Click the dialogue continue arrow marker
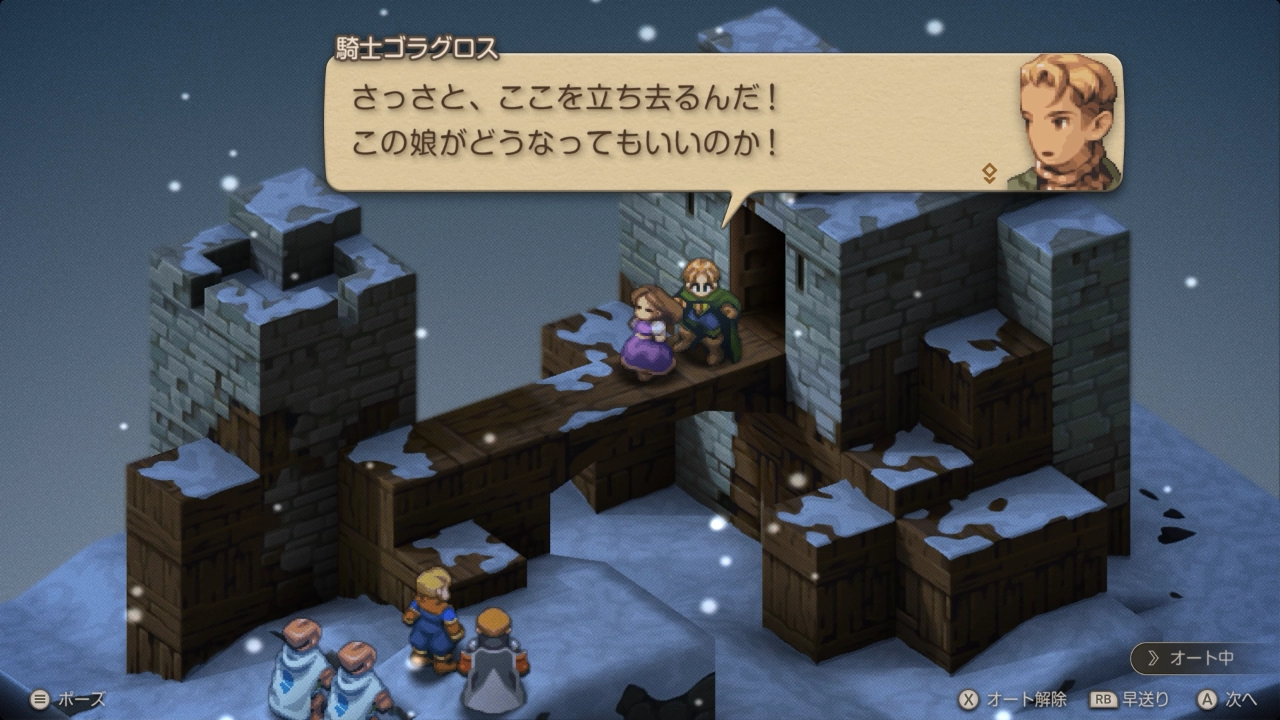 pos(989,173)
